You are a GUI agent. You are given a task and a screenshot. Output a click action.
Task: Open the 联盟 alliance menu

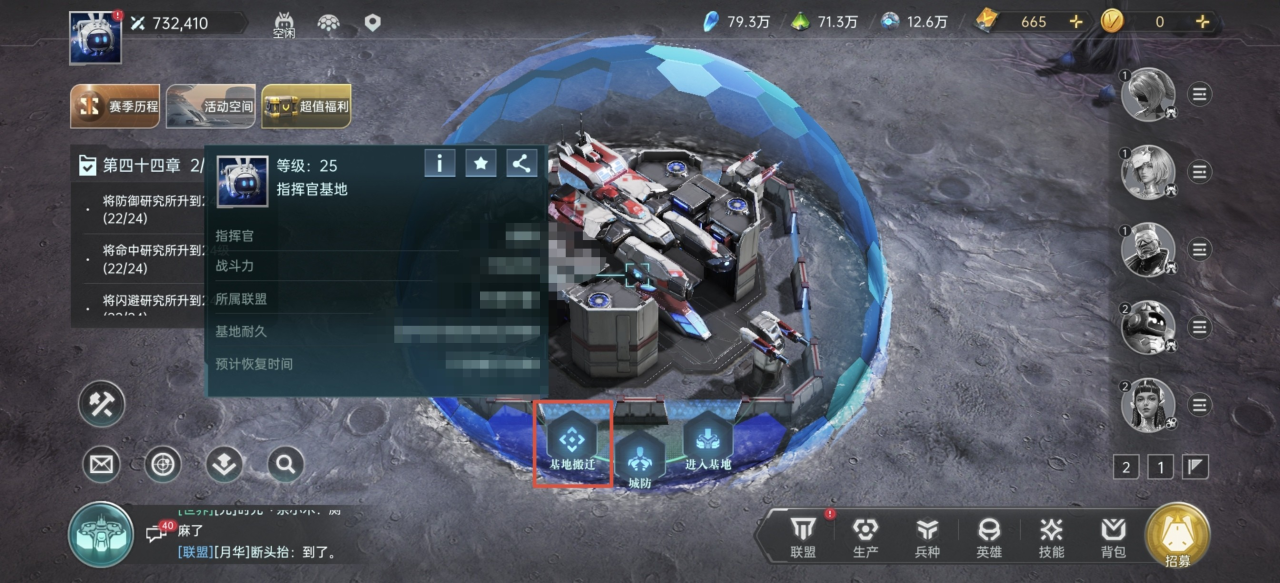(803, 537)
